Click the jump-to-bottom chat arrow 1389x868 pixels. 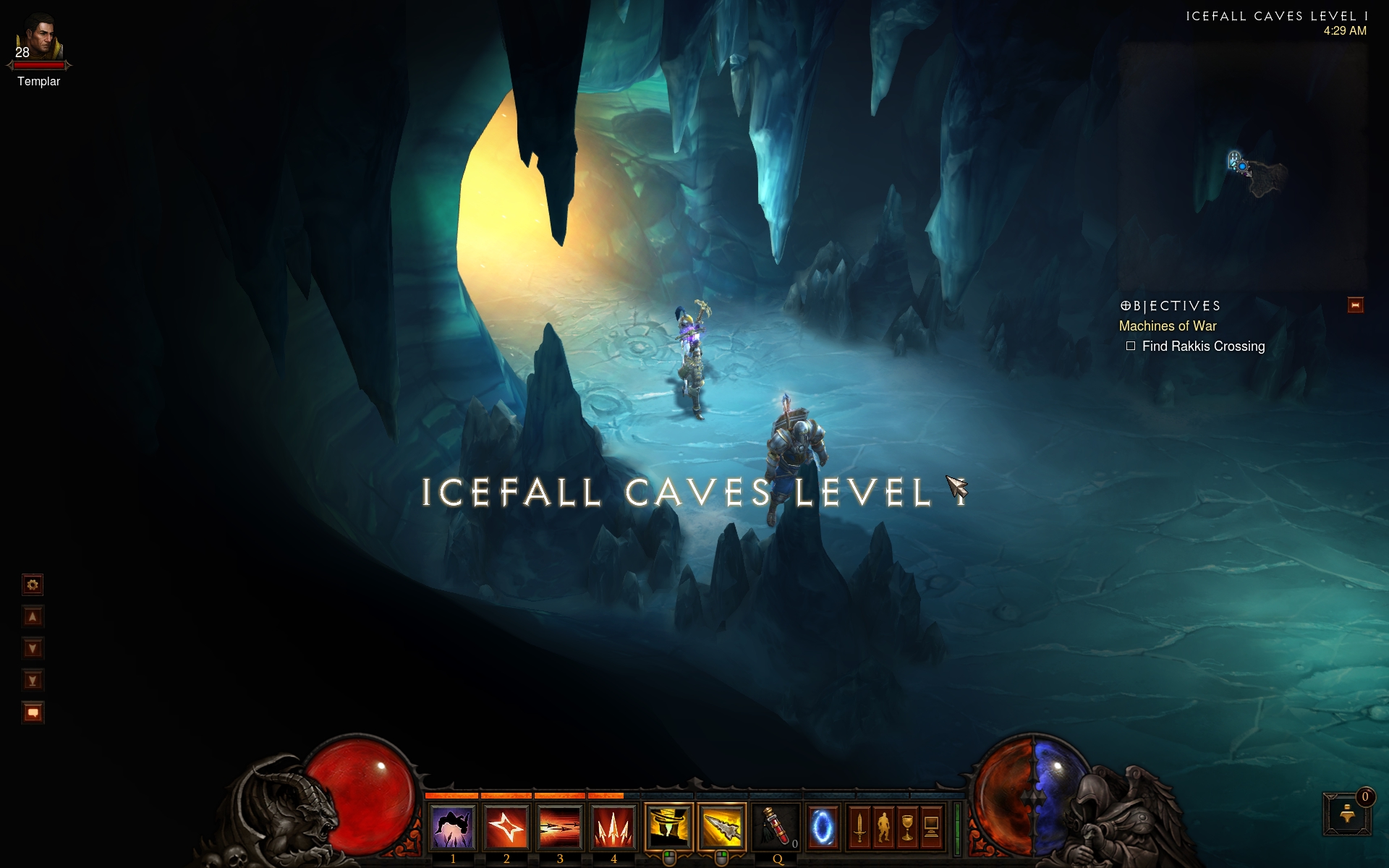tap(33, 680)
